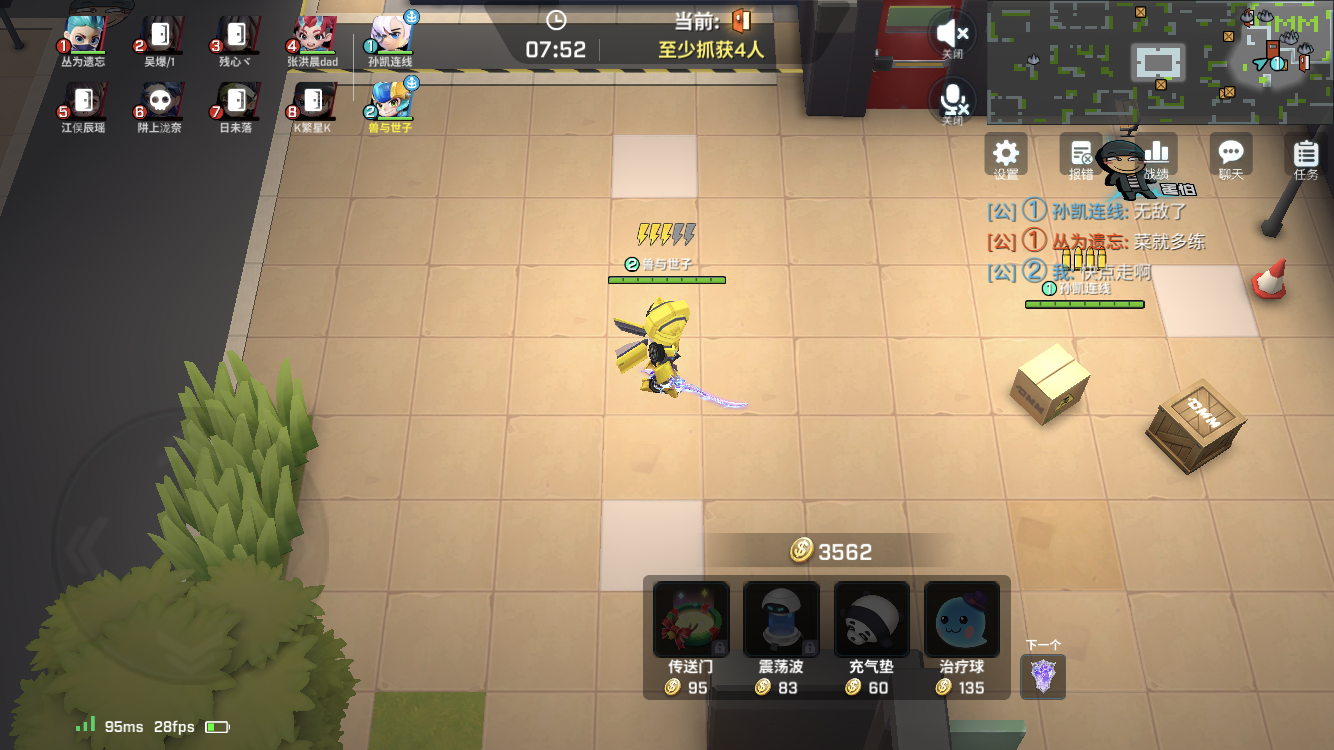The width and height of the screenshot is (1334, 750).
Task: Open the 设置 settings icon
Action: [1004, 155]
